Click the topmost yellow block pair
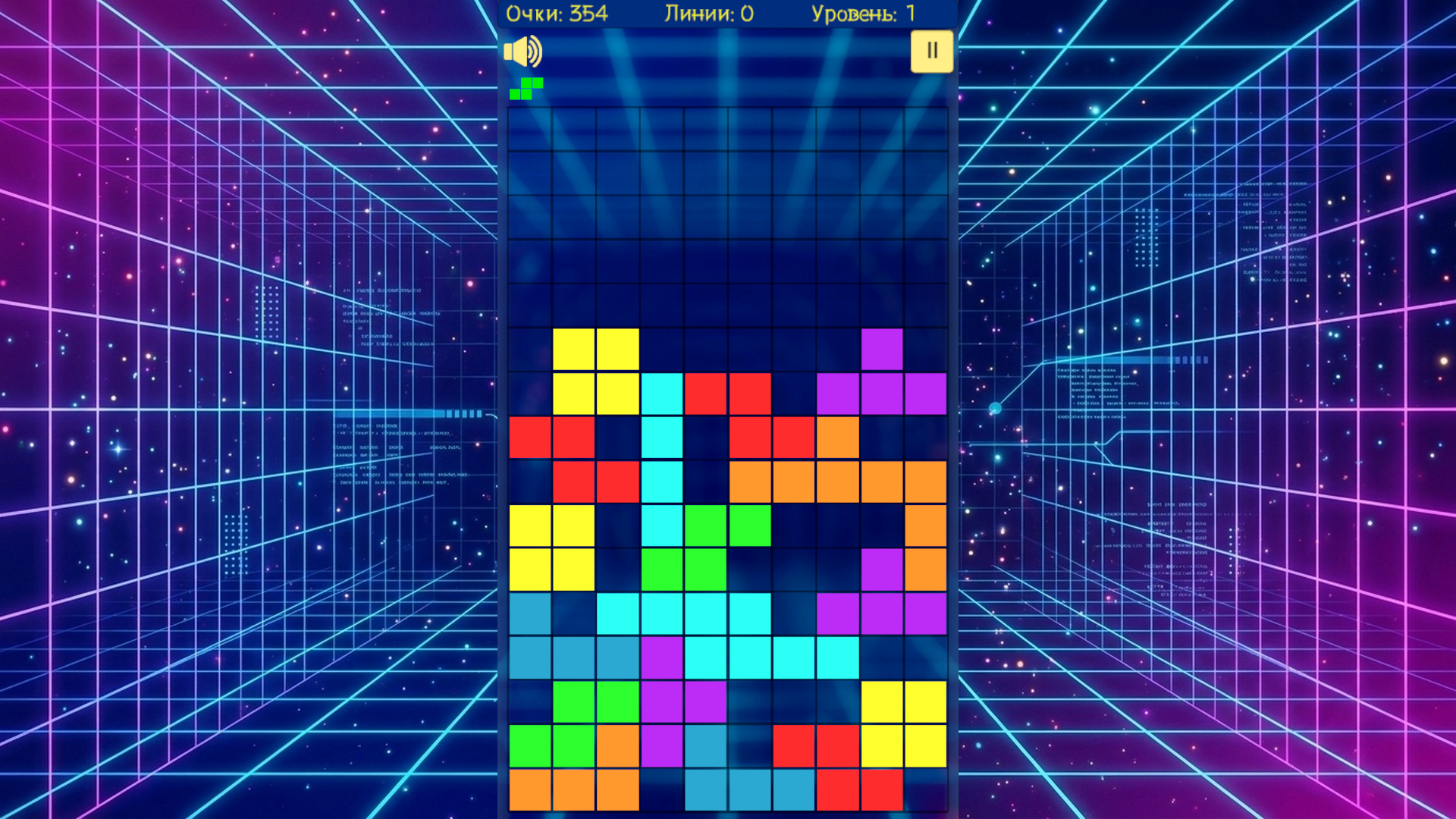The width and height of the screenshot is (1456, 819). pos(596,349)
